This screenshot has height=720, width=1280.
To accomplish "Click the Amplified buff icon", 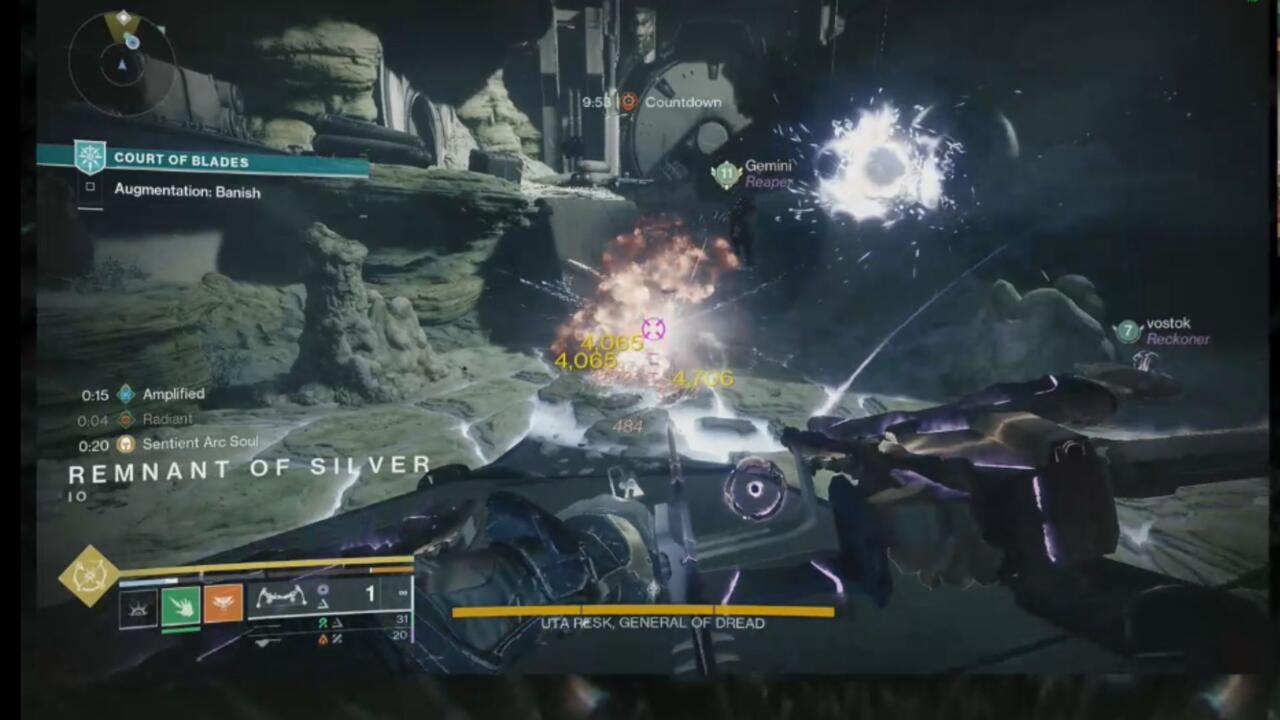I will tap(125, 394).
